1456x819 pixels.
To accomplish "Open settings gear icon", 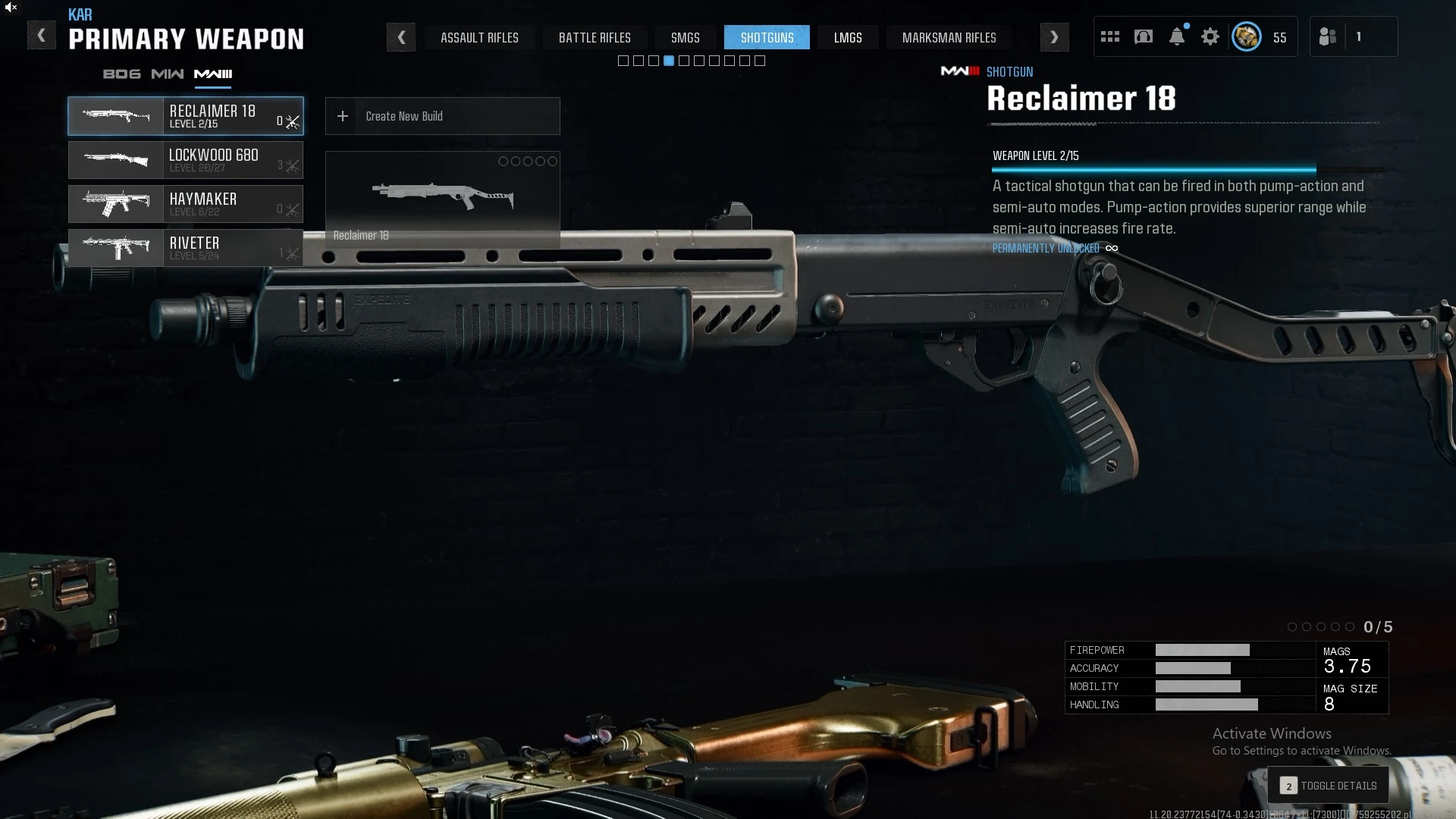I will point(1210,36).
